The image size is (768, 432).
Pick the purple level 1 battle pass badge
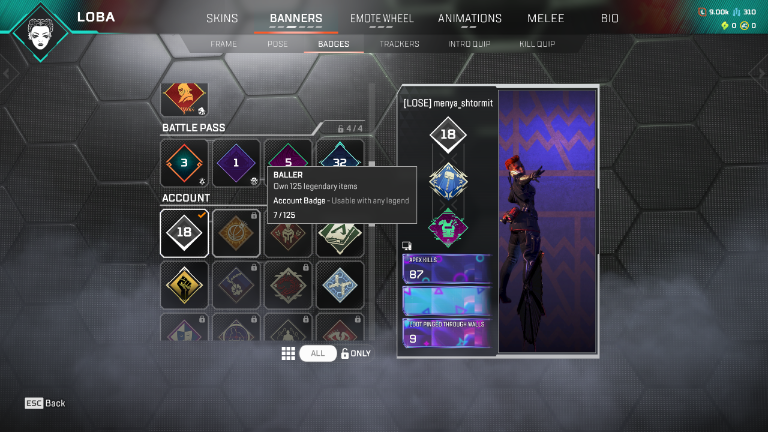(x=236, y=163)
